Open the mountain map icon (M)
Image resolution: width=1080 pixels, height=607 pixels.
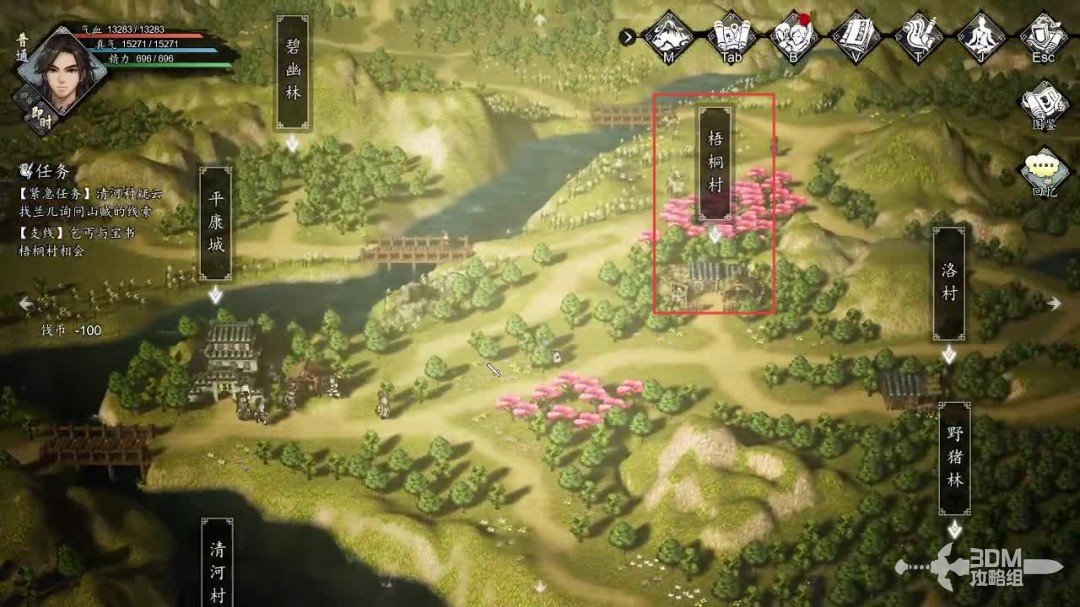pyautogui.click(x=667, y=36)
